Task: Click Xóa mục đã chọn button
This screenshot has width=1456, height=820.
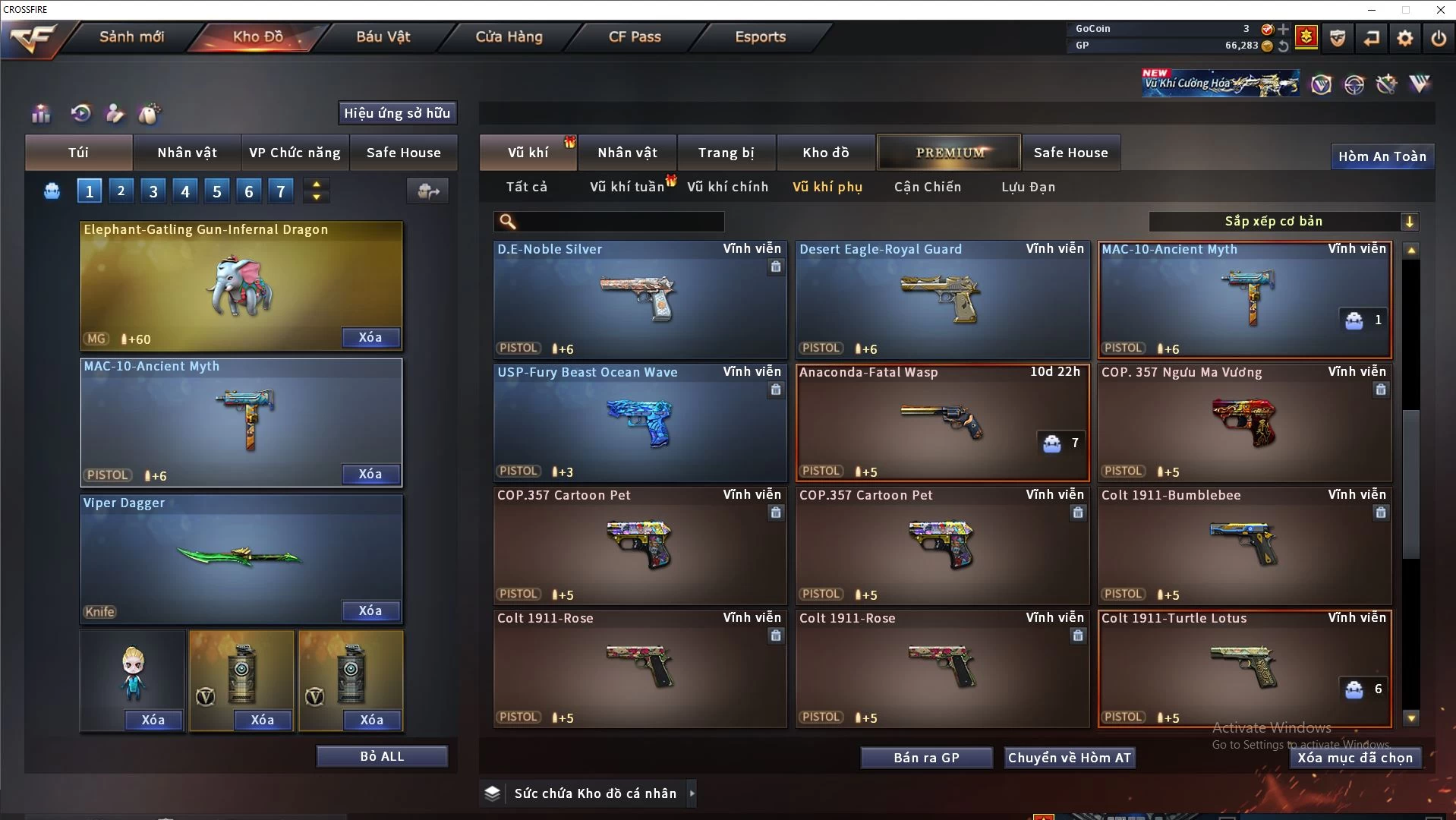Action: tap(1354, 758)
